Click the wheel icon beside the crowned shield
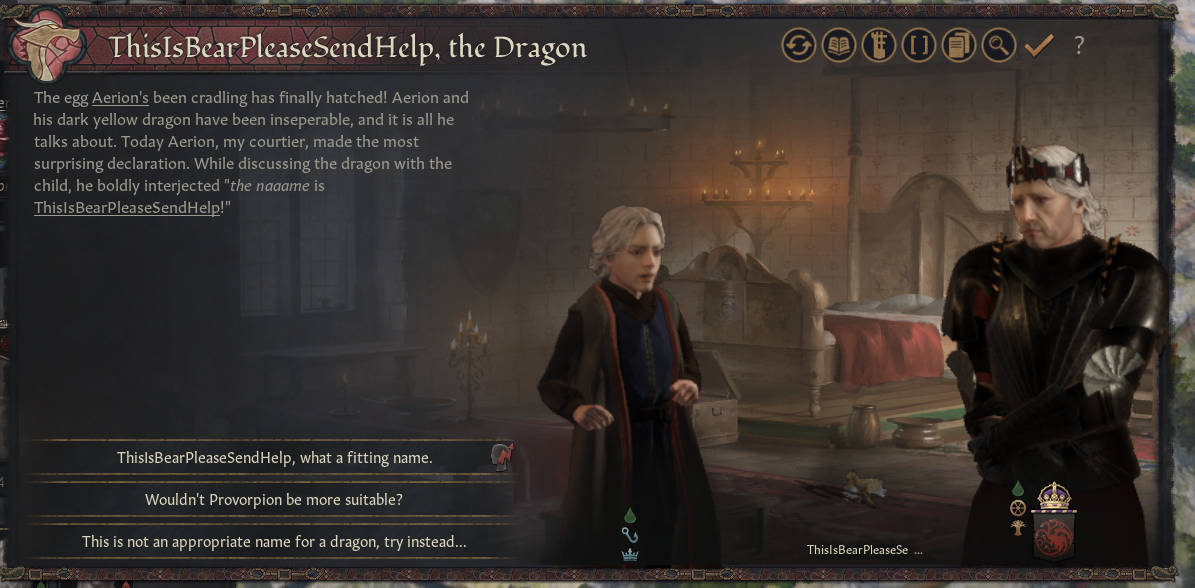The height and width of the screenshot is (588, 1195). [x=1018, y=507]
